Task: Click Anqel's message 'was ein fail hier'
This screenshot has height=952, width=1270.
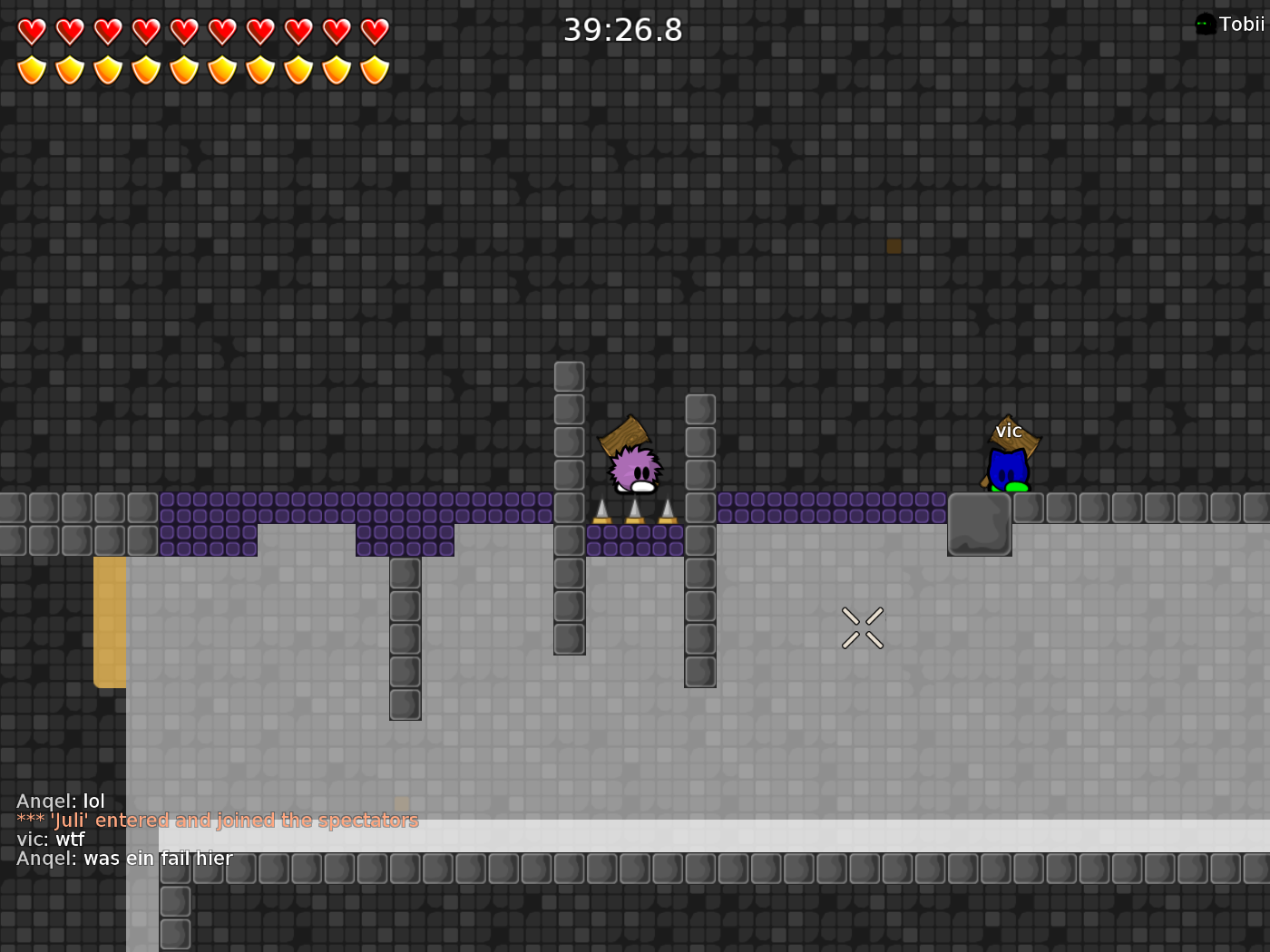Action: [124, 858]
